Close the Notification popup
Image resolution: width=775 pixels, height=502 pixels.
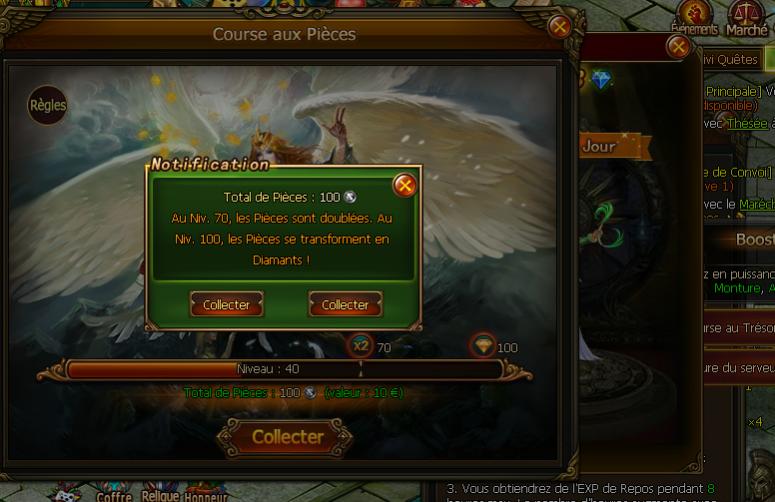click(404, 185)
